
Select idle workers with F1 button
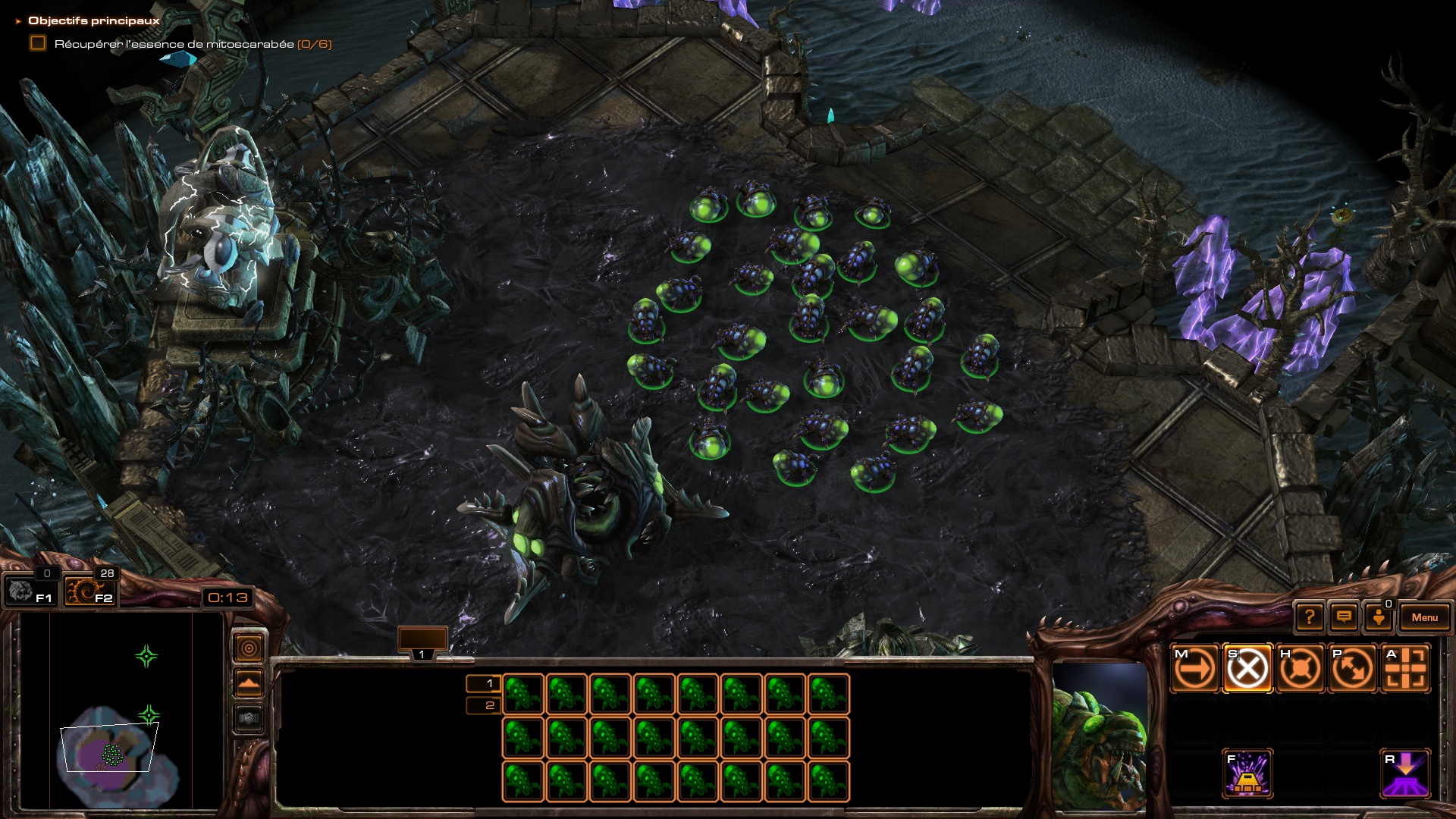pyautogui.click(x=29, y=591)
